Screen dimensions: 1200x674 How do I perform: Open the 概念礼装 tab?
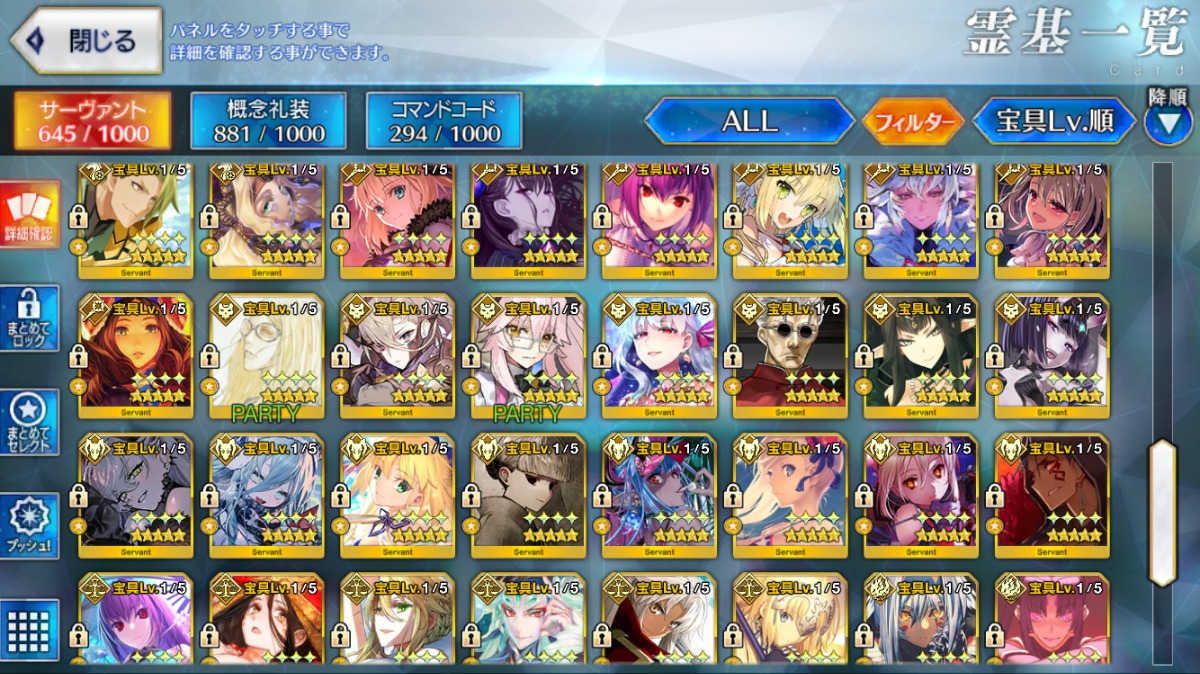pos(268,121)
